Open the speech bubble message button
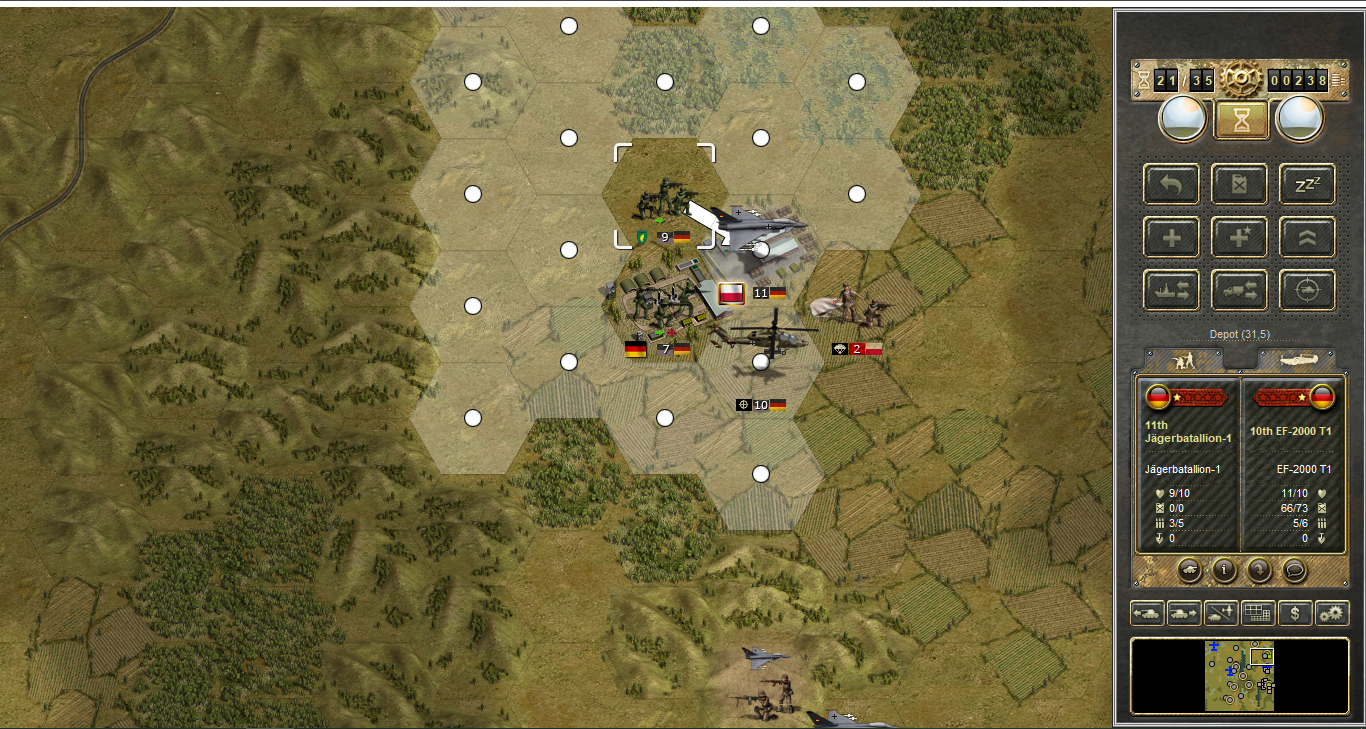The image size is (1366, 729). coord(1295,571)
